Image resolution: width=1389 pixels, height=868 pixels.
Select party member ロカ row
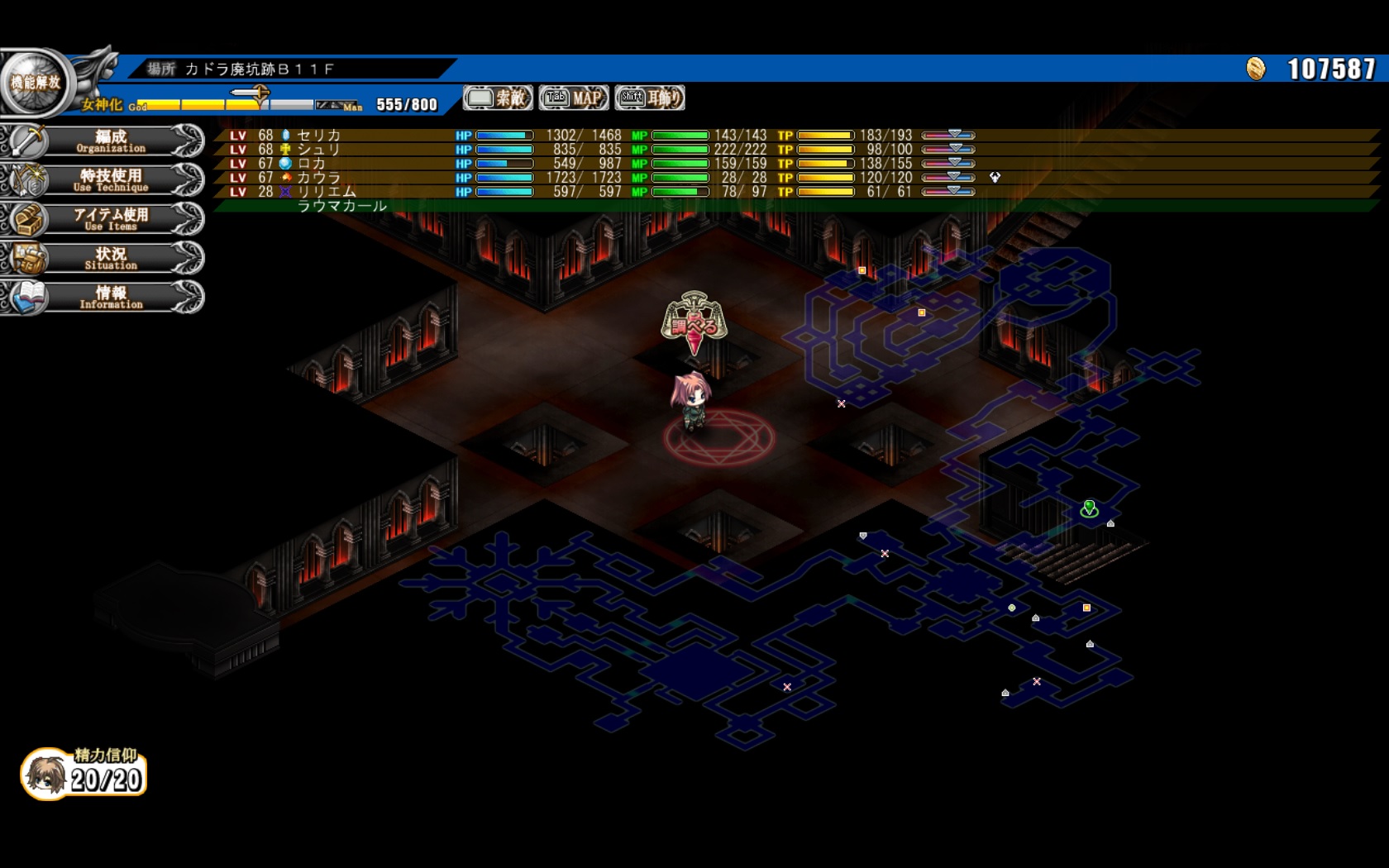coord(313,164)
